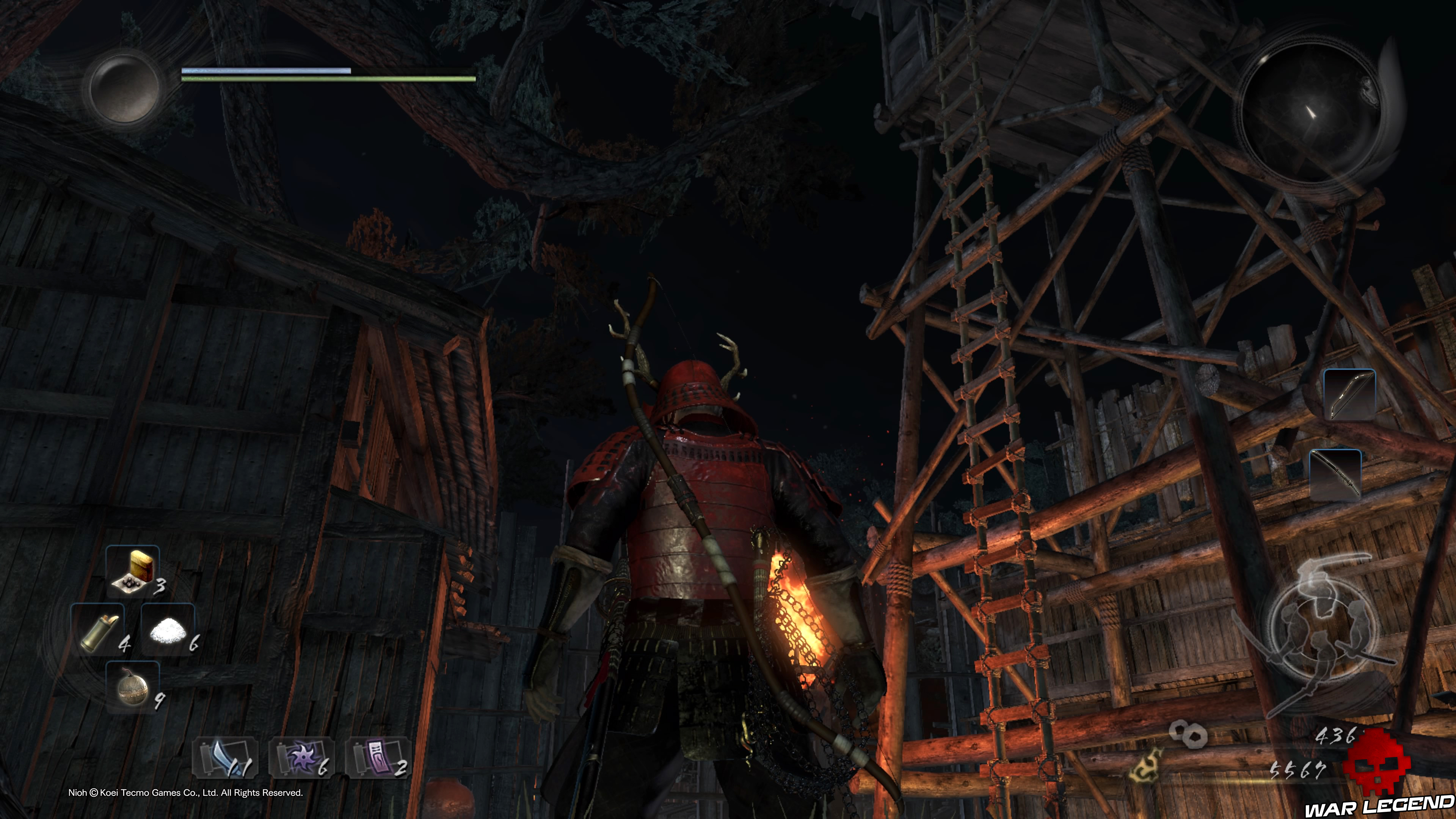Activate the kunai blade scroll shortcut

coord(226,758)
